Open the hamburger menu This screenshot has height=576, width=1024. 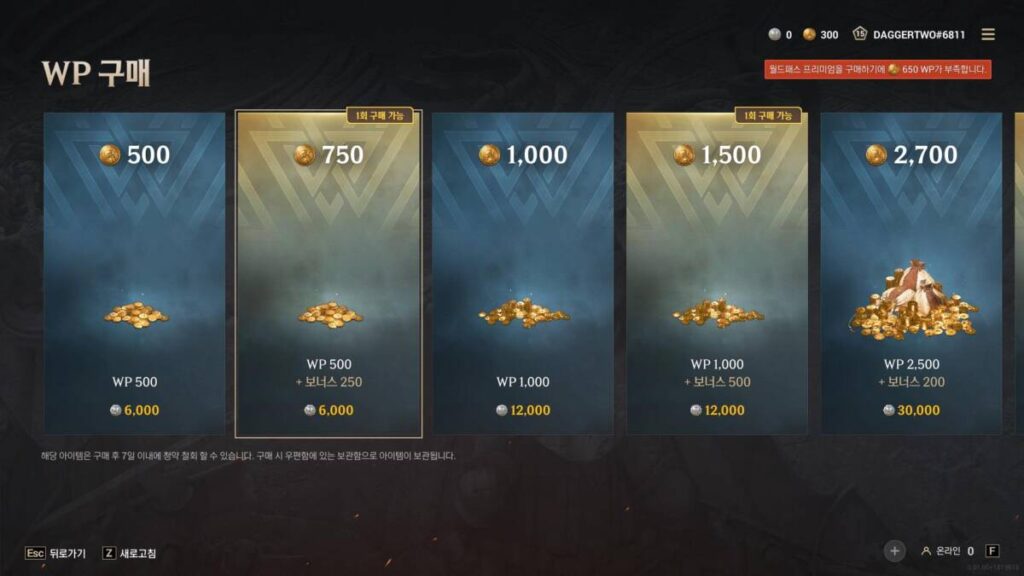tap(988, 34)
